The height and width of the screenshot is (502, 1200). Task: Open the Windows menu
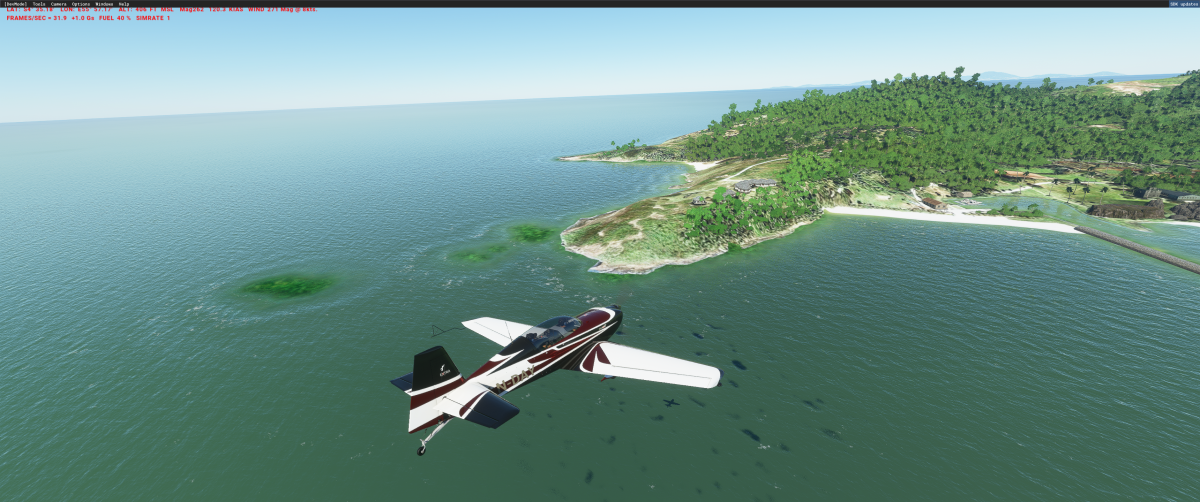coord(104,4)
